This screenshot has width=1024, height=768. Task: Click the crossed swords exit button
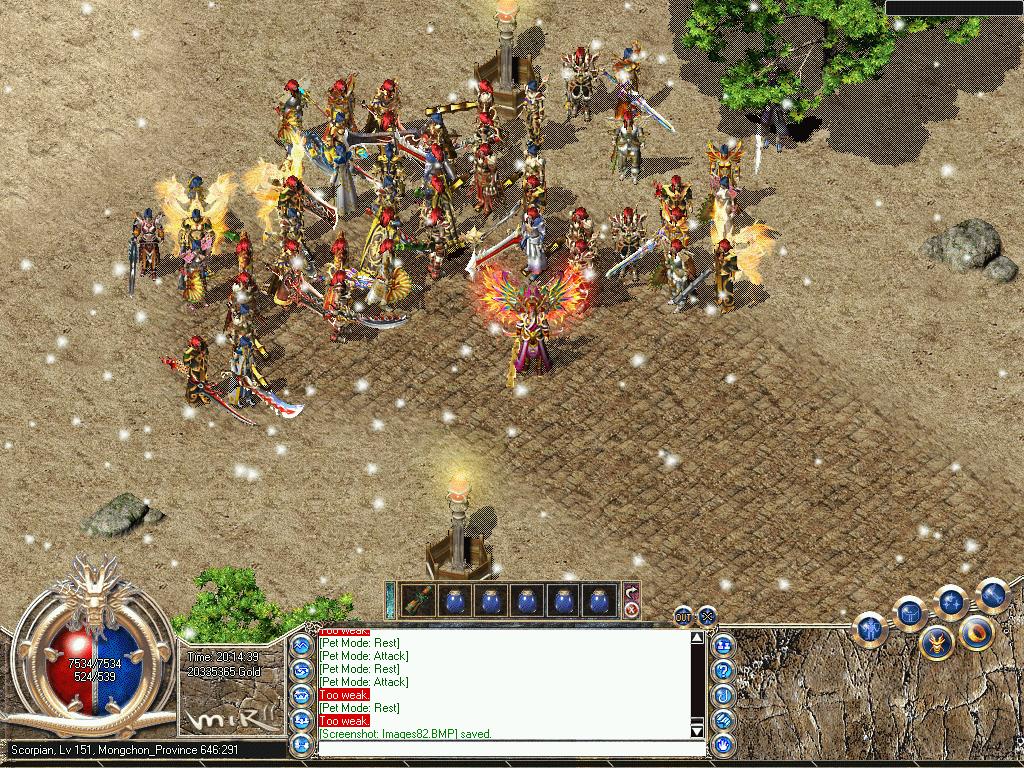click(x=707, y=616)
